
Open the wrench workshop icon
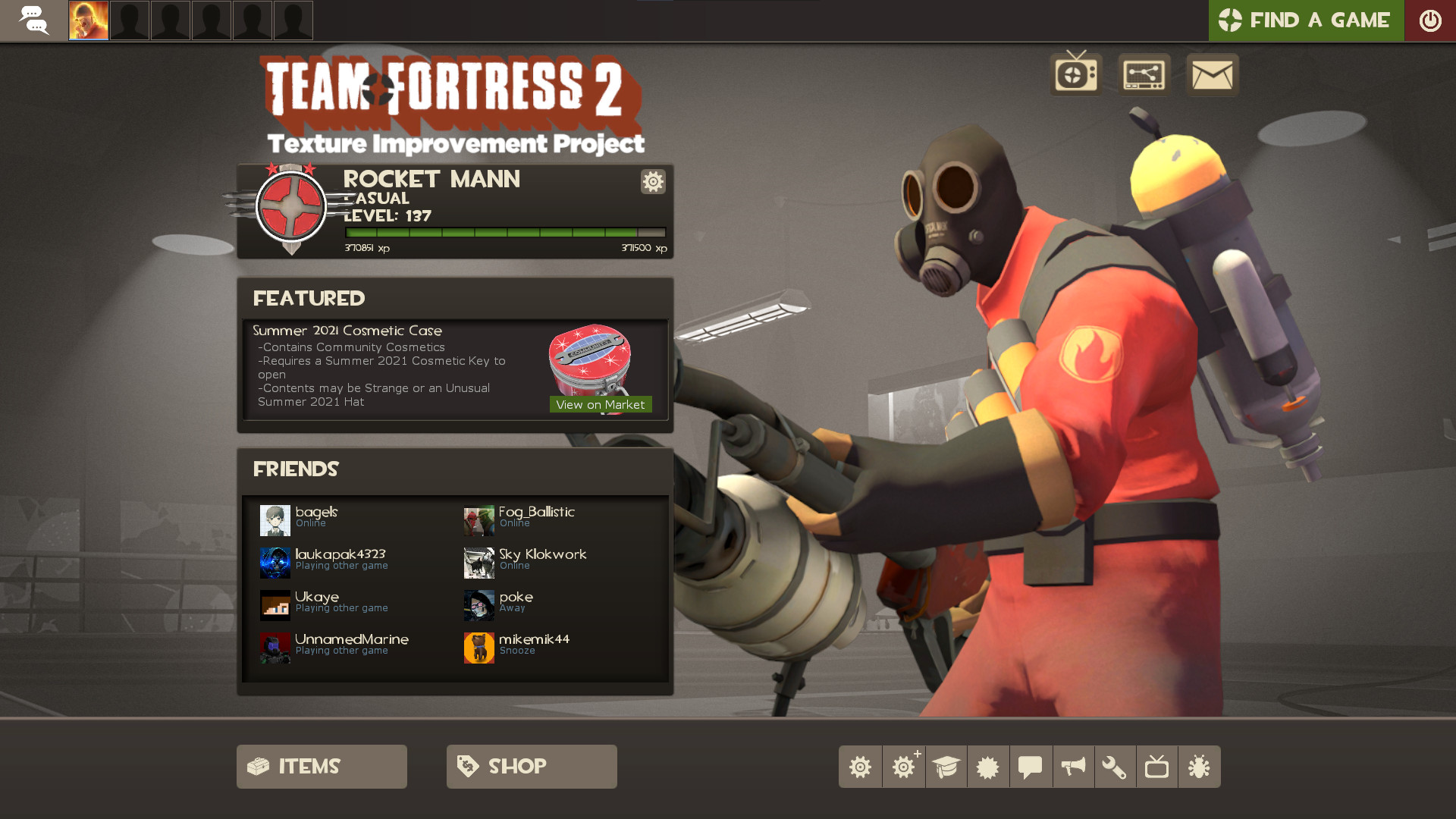point(1115,766)
